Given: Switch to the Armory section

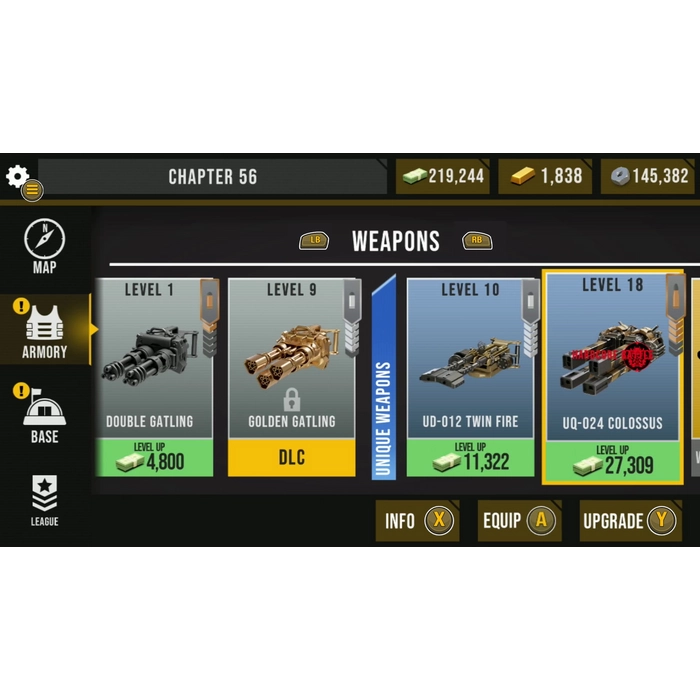Looking at the screenshot, I should [45, 331].
